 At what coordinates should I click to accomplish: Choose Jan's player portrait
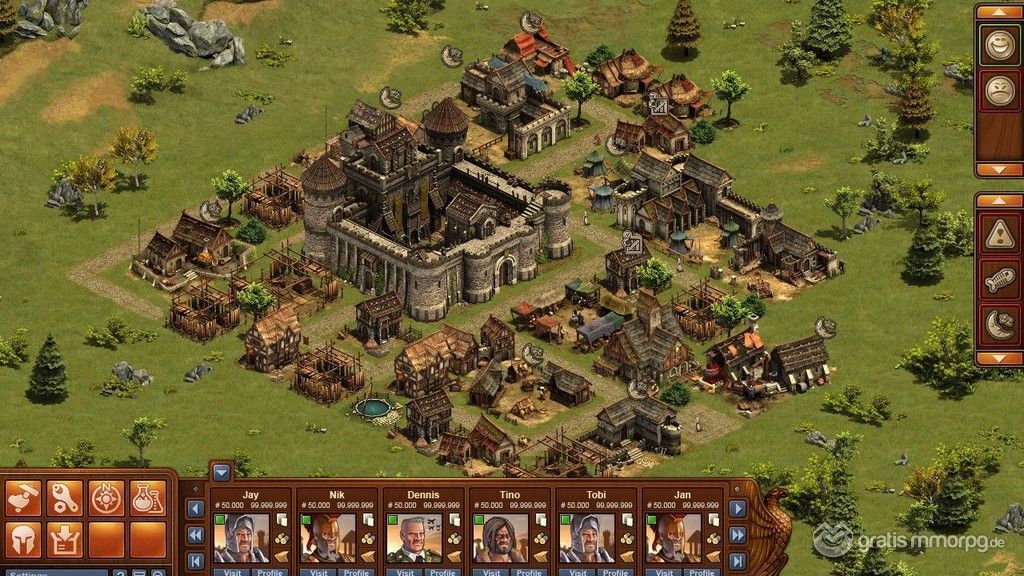click(x=671, y=538)
